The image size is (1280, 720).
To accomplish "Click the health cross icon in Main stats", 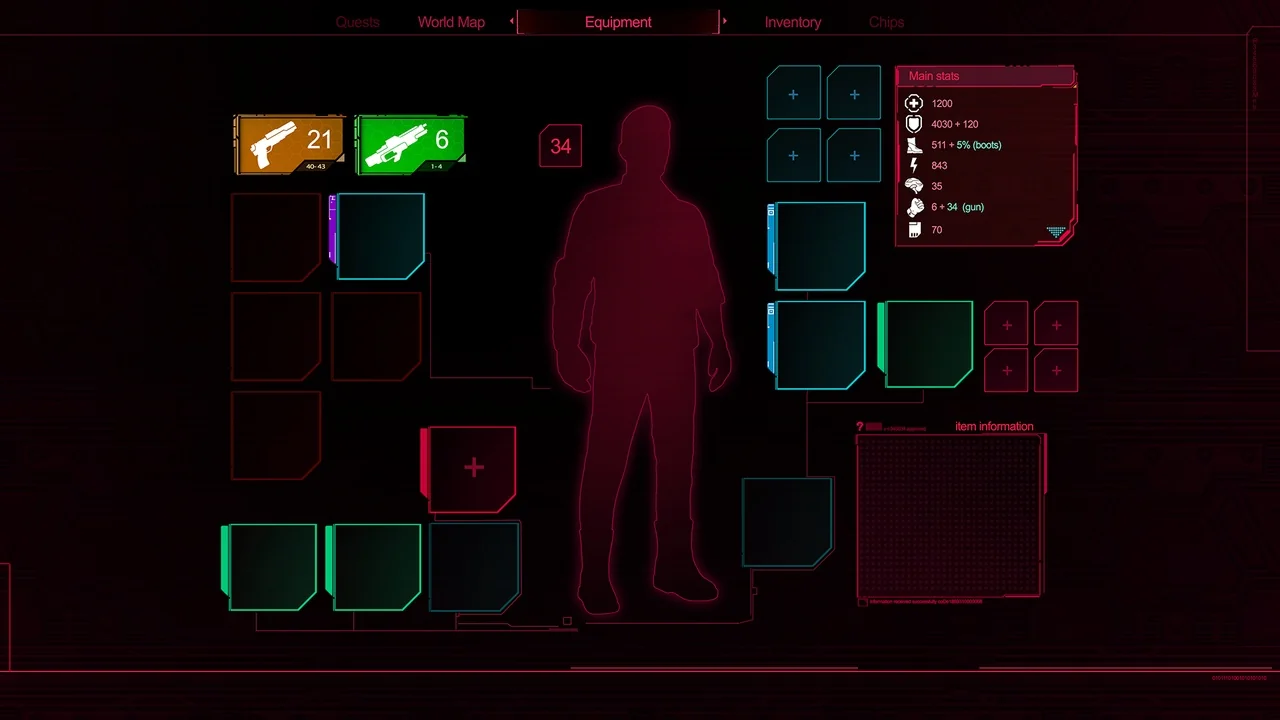I will pyautogui.click(x=913, y=103).
